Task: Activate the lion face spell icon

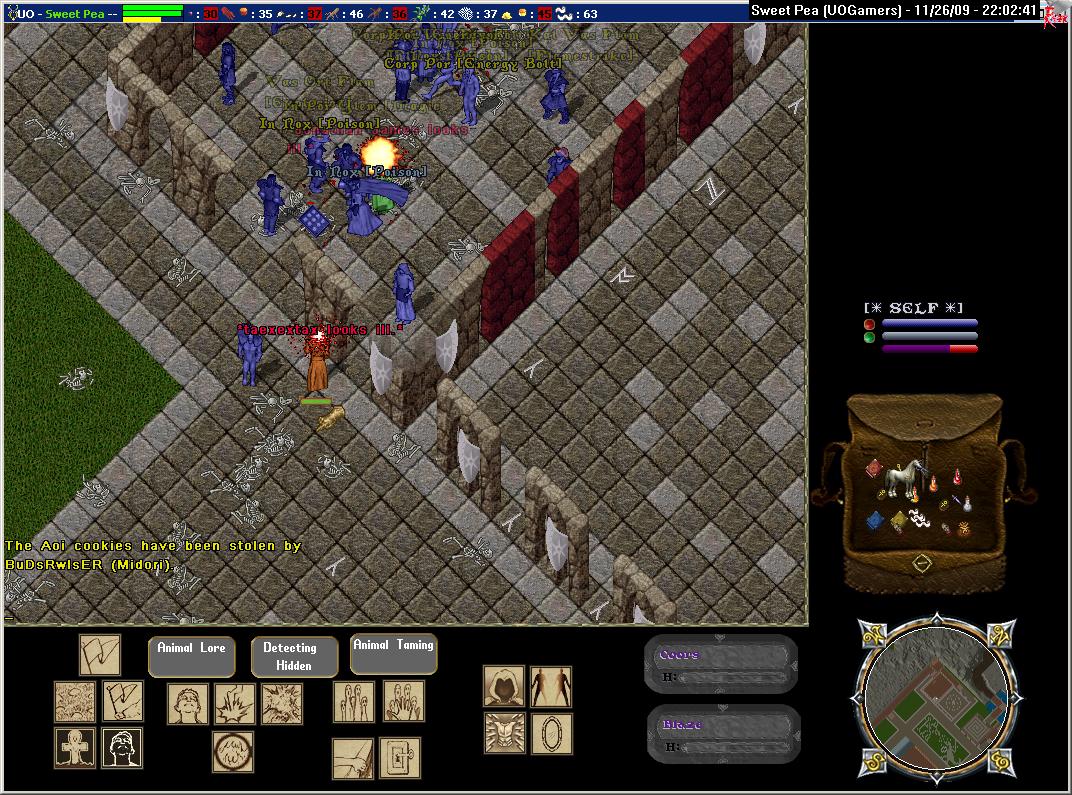Action: click(504, 733)
